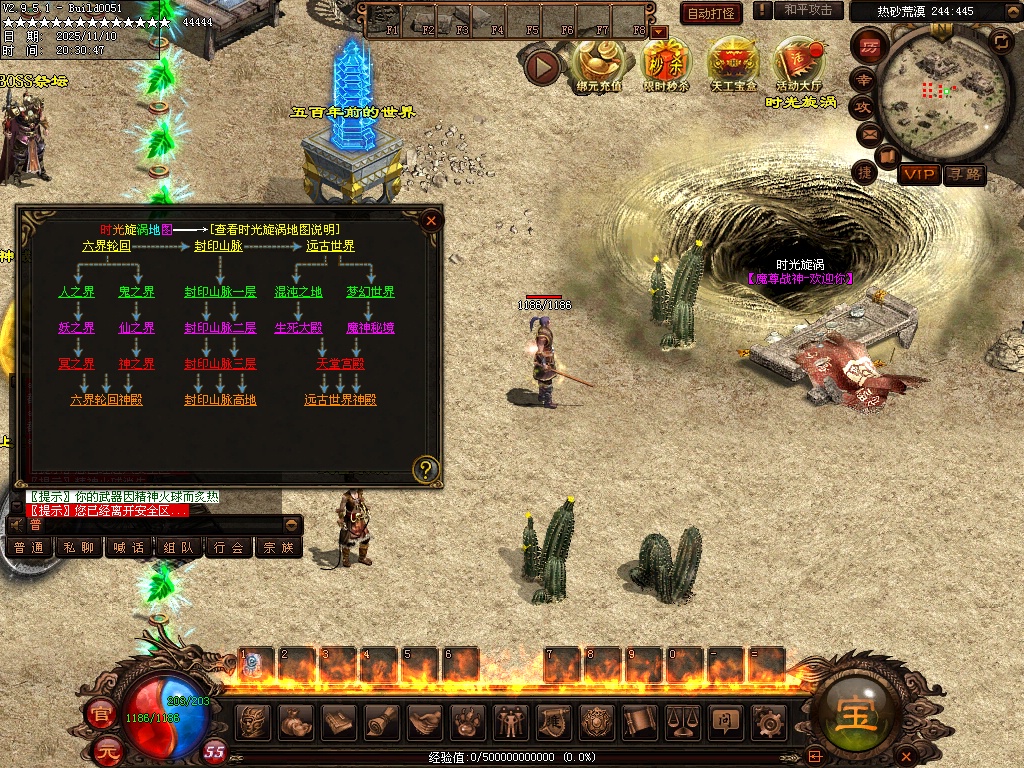Switch chat to the 行会 channel

coord(229,548)
